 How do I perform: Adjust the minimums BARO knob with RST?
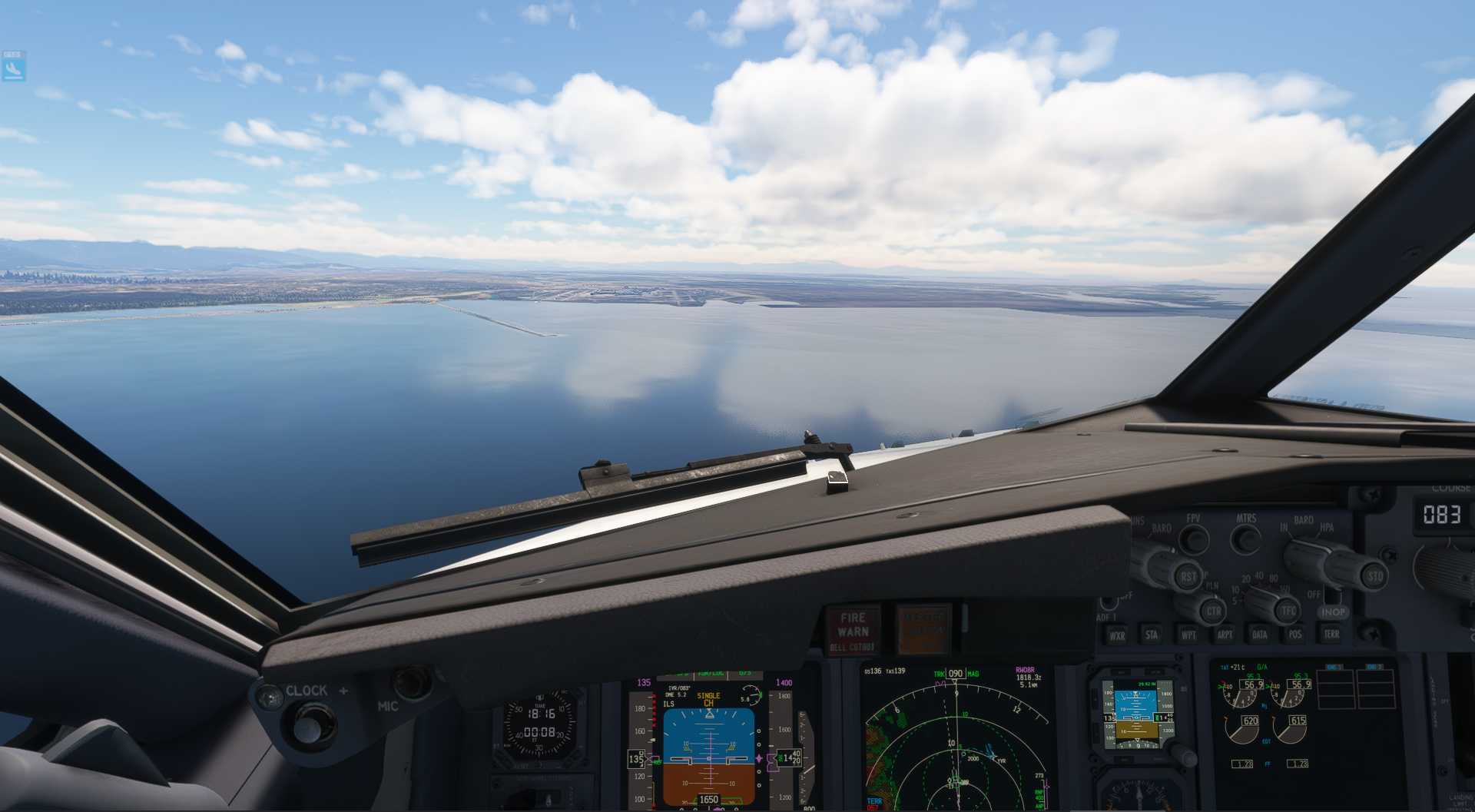pos(1190,576)
